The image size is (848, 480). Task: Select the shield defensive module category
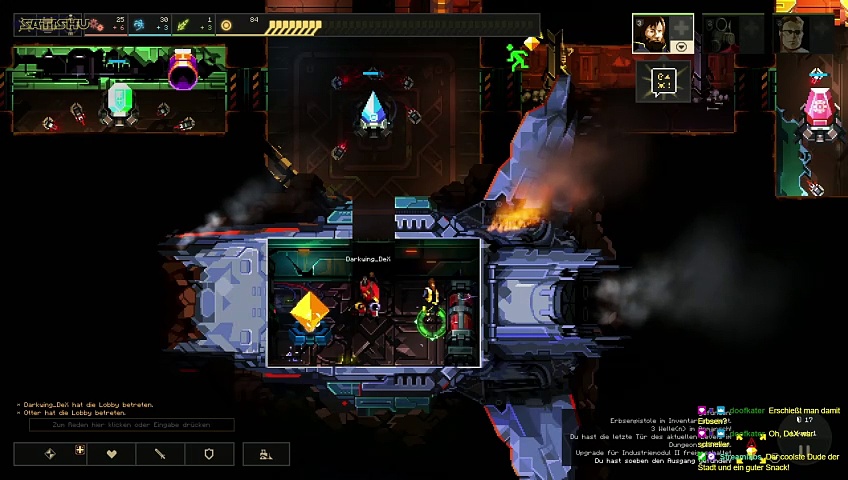(x=208, y=454)
